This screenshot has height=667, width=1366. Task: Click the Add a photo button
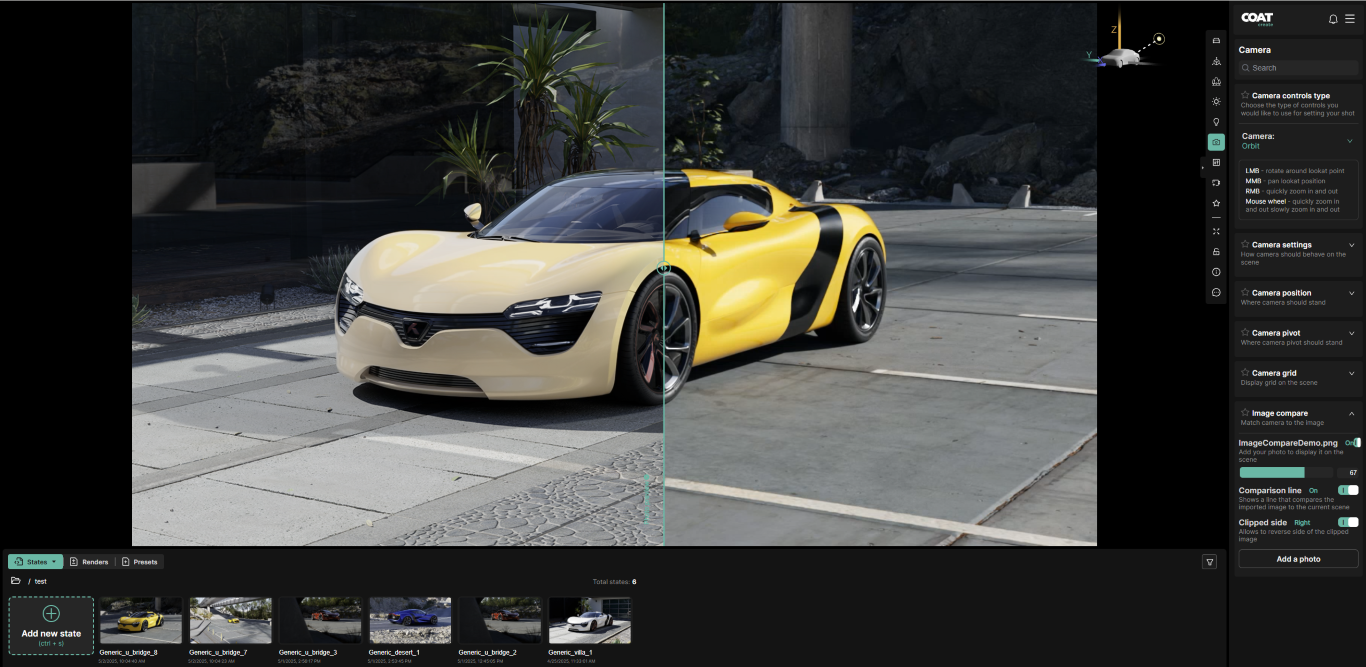click(x=1297, y=559)
